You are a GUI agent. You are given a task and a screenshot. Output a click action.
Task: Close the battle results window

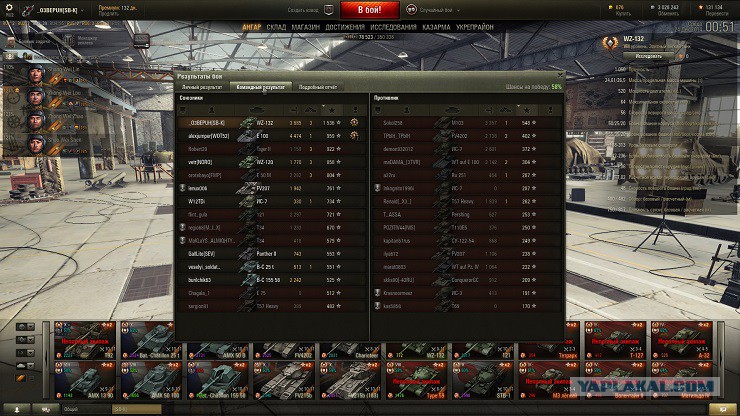click(x=558, y=76)
